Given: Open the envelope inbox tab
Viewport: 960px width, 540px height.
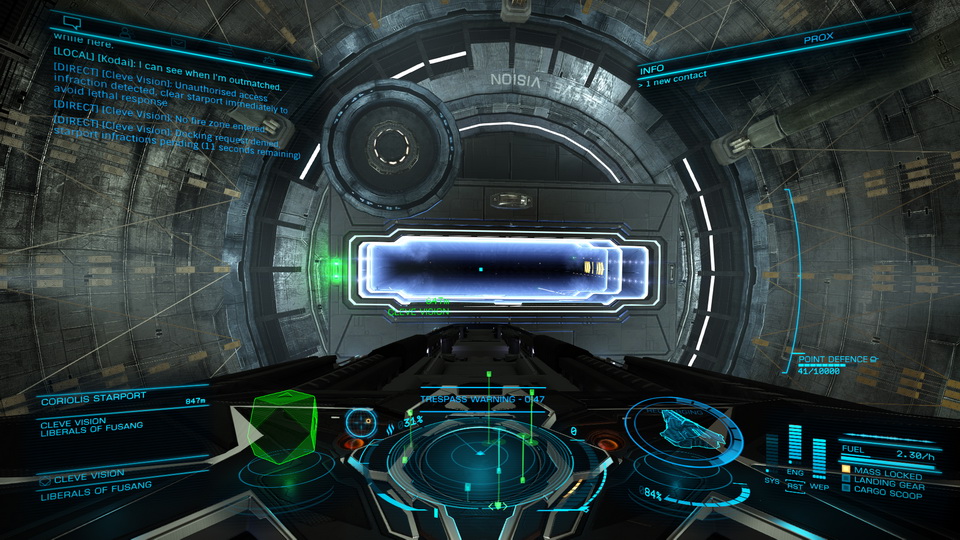Looking at the screenshot, I should tap(178, 41).
